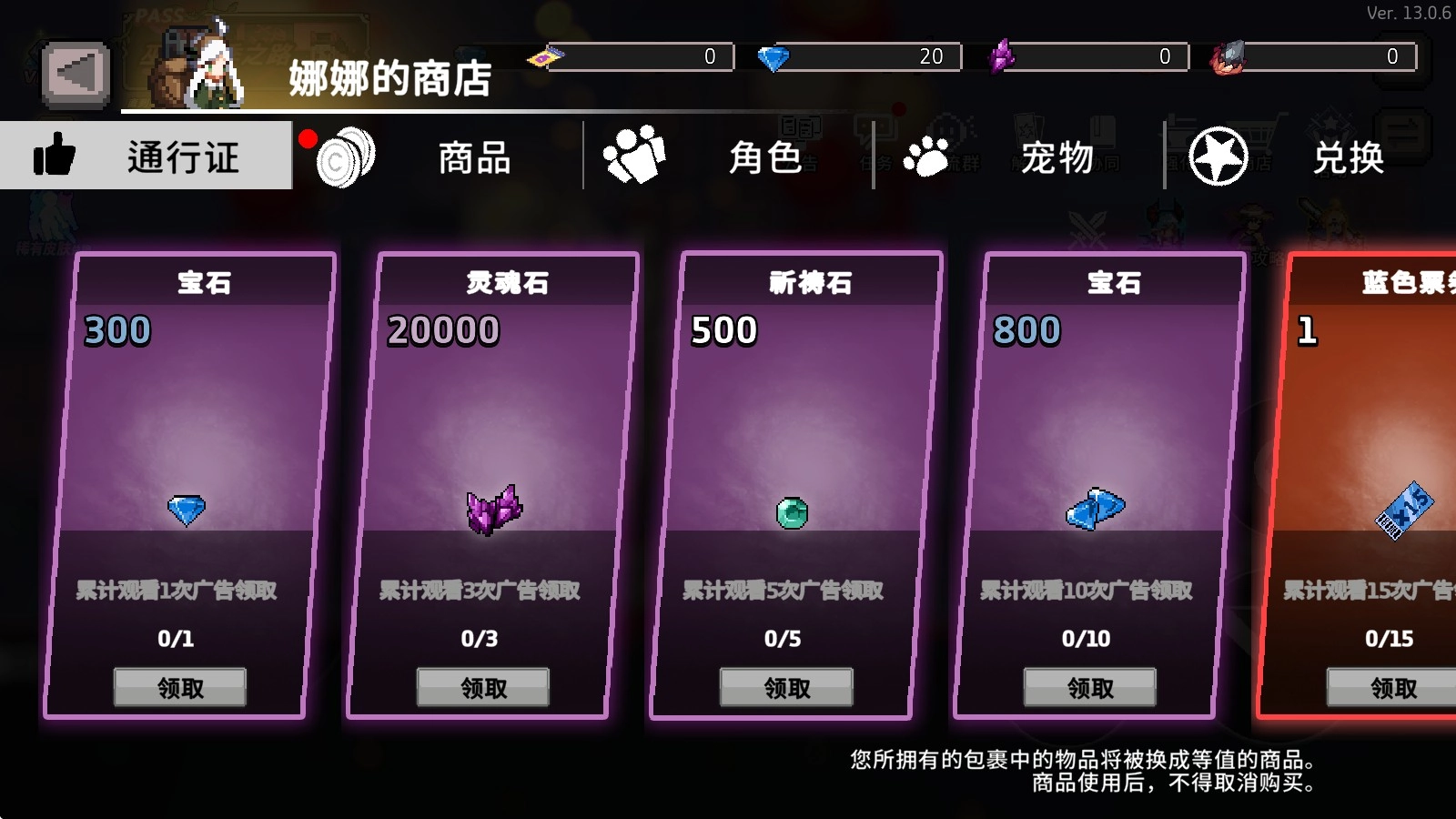
Task: Click 领取 on the red blue-ticket card
Action: 1392,689
